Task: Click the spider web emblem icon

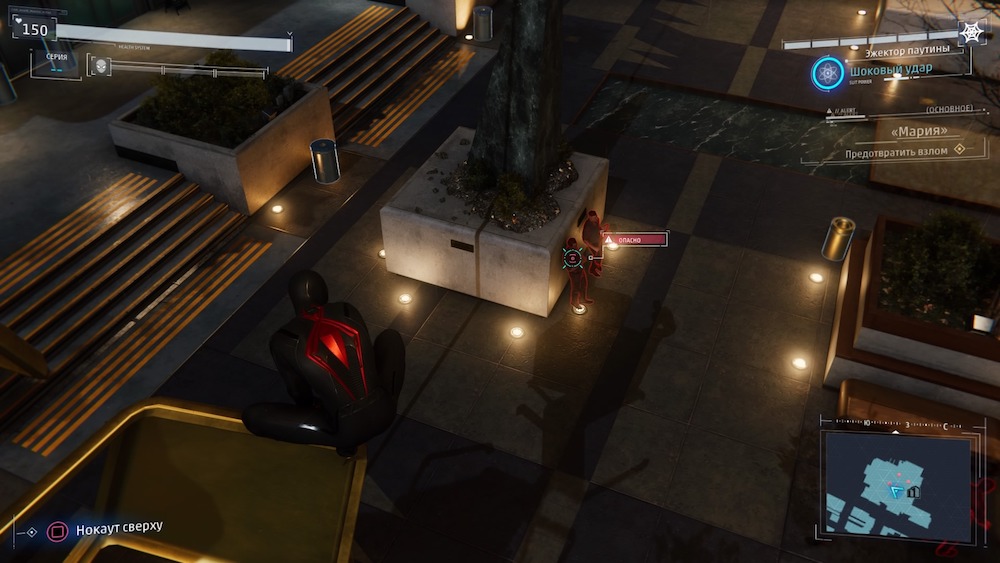Action: pos(971,32)
